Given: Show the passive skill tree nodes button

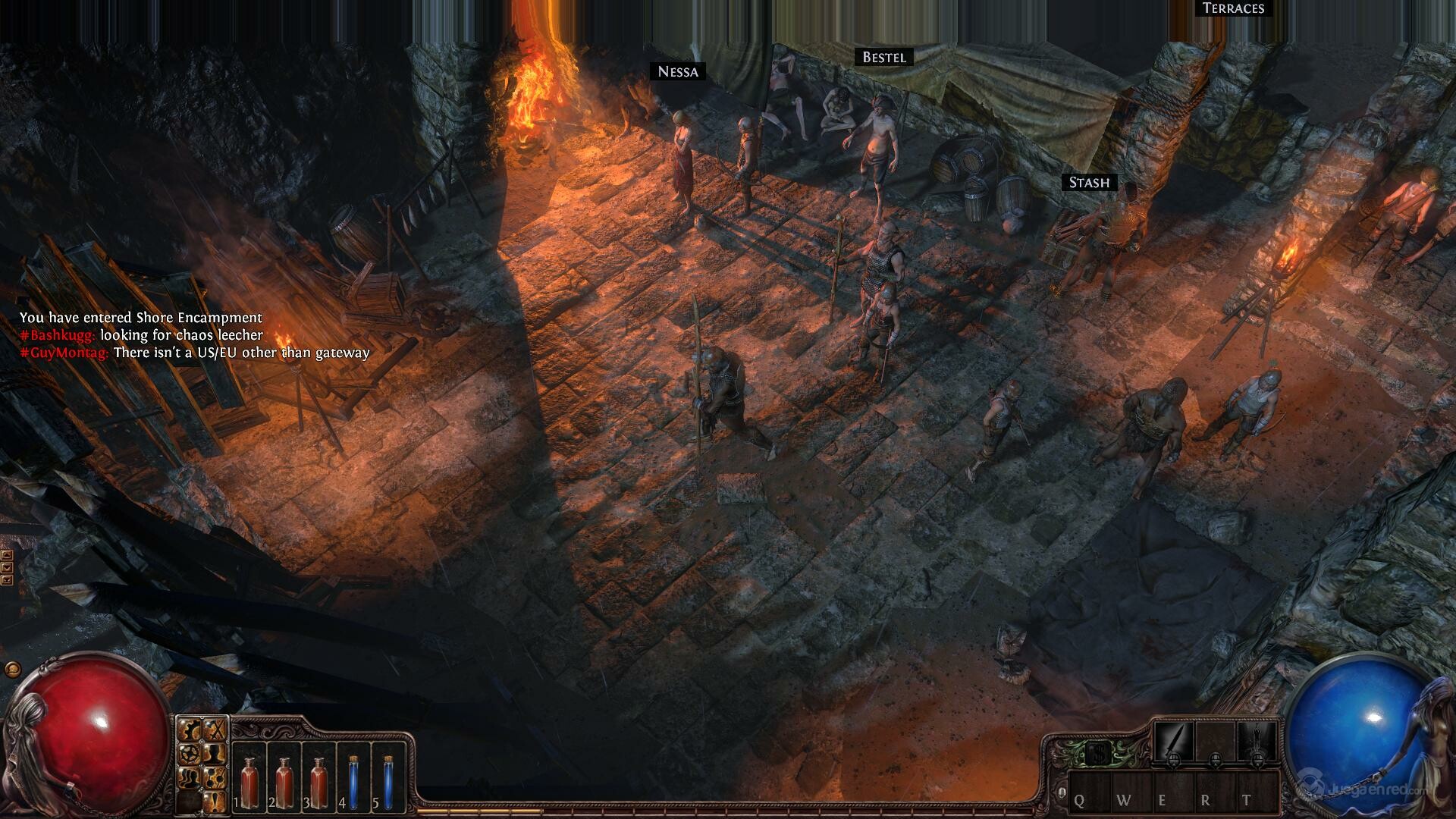Looking at the screenshot, I should pos(215,777).
